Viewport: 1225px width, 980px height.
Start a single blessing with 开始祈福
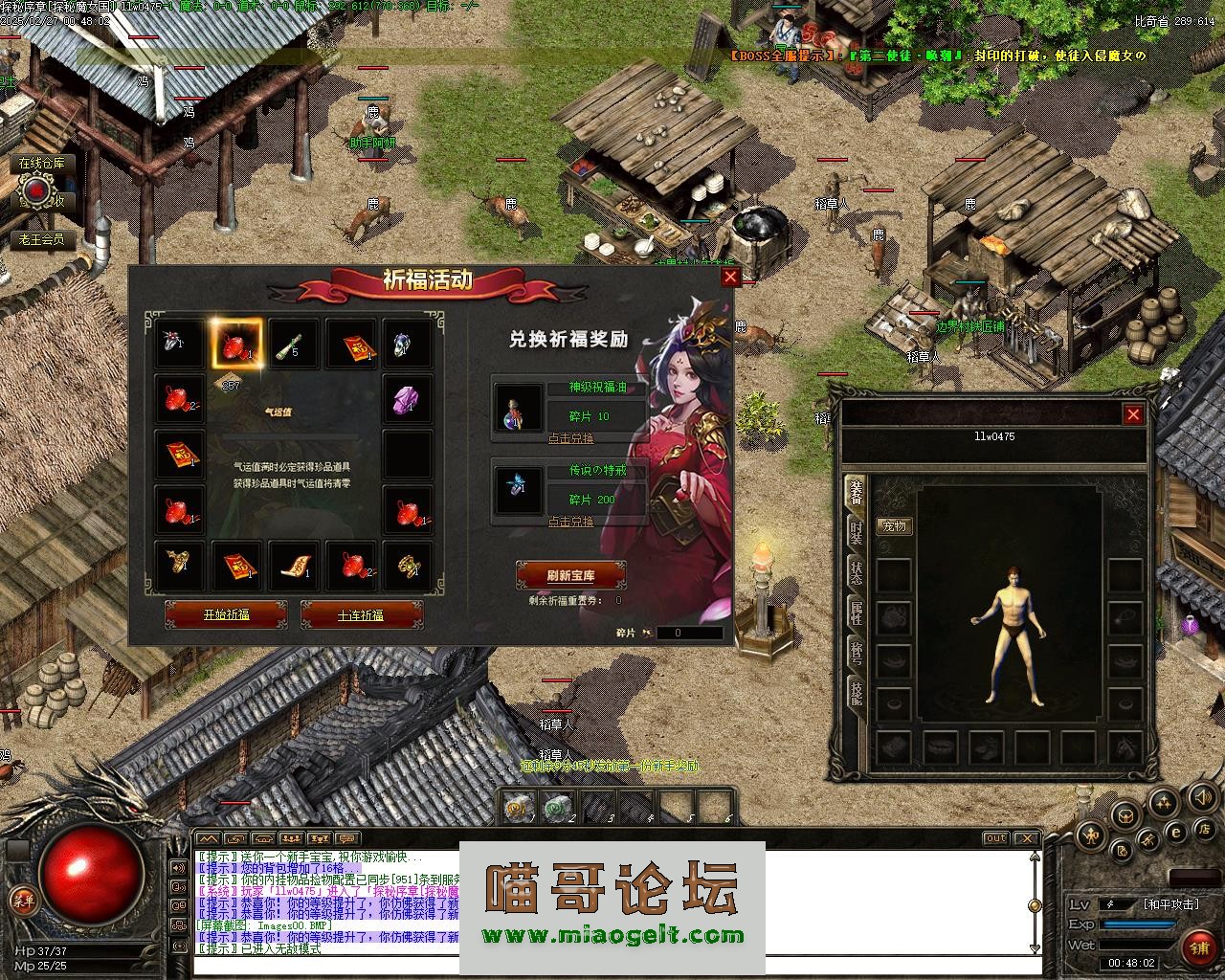[226, 614]
